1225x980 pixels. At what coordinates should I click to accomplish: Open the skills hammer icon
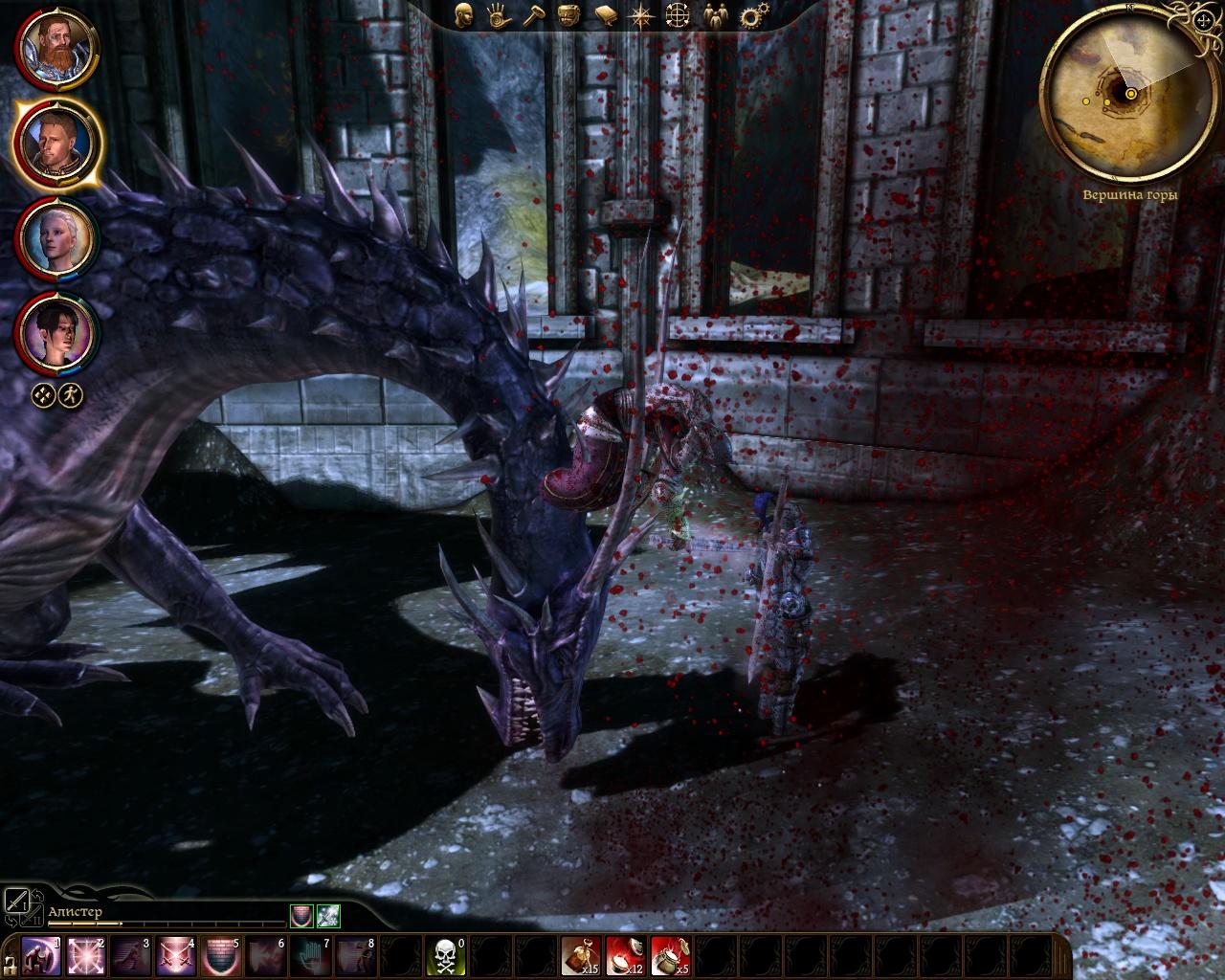pos(531,14)
